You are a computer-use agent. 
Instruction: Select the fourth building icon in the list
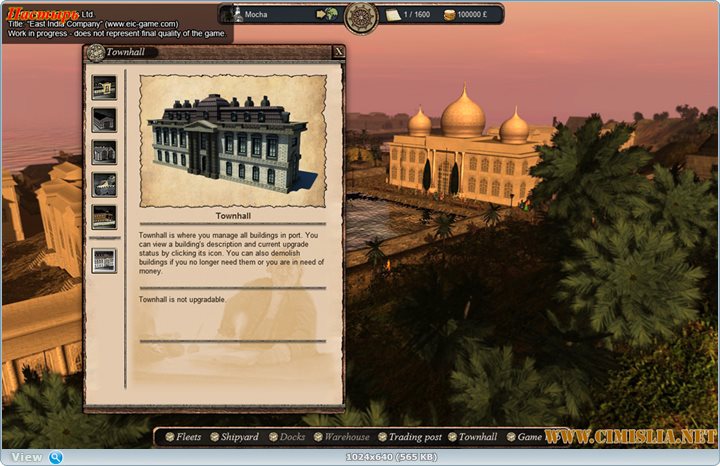(104, 184)
